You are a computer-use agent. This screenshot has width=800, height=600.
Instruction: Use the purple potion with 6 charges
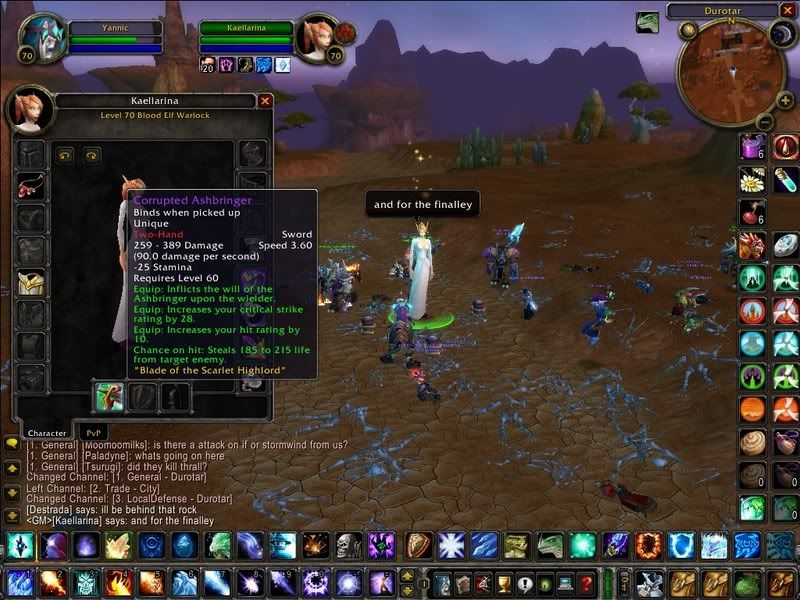click(754, 147)
